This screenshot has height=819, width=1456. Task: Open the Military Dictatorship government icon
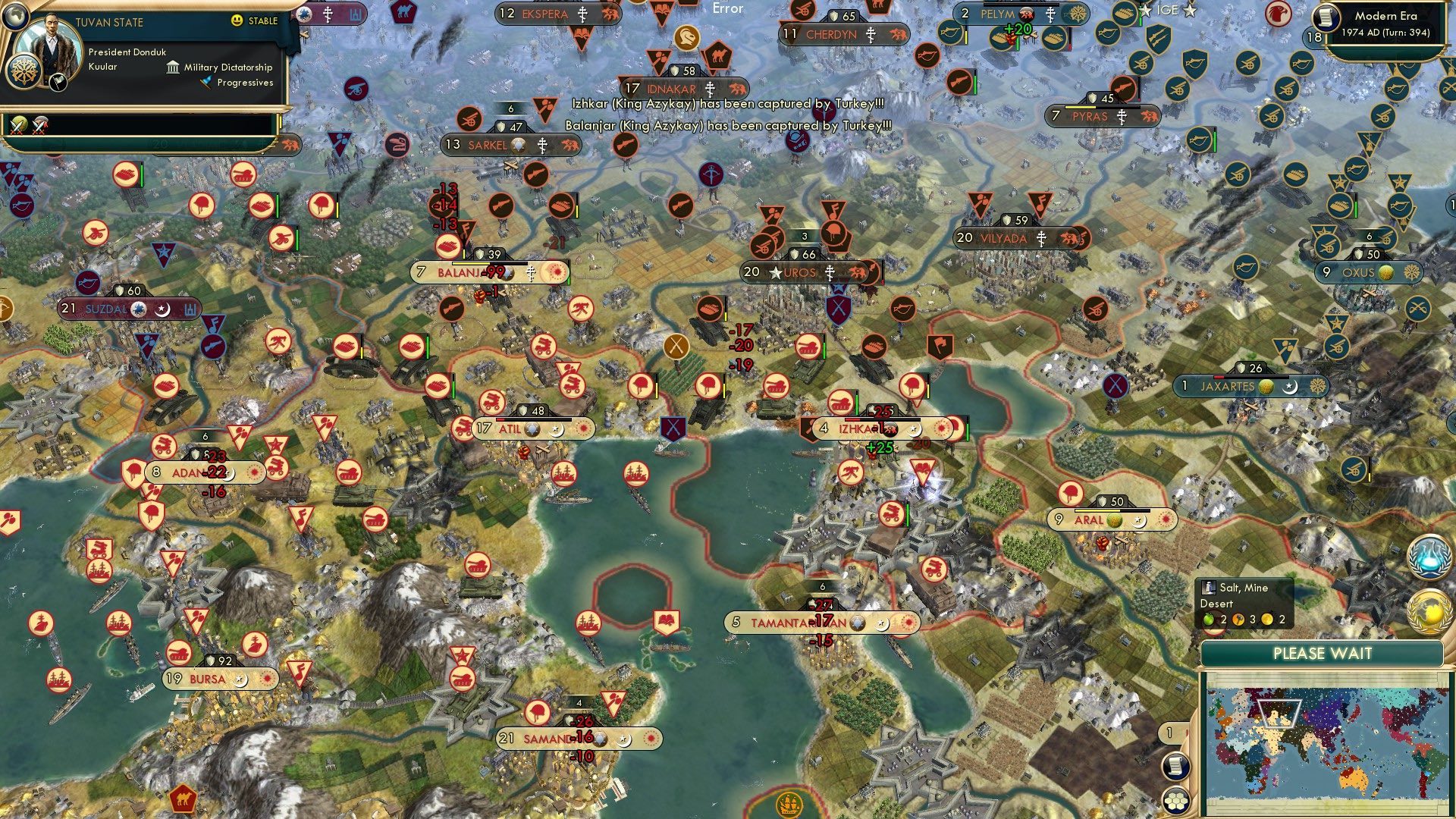pyautogui.click(x=173, y=68)
